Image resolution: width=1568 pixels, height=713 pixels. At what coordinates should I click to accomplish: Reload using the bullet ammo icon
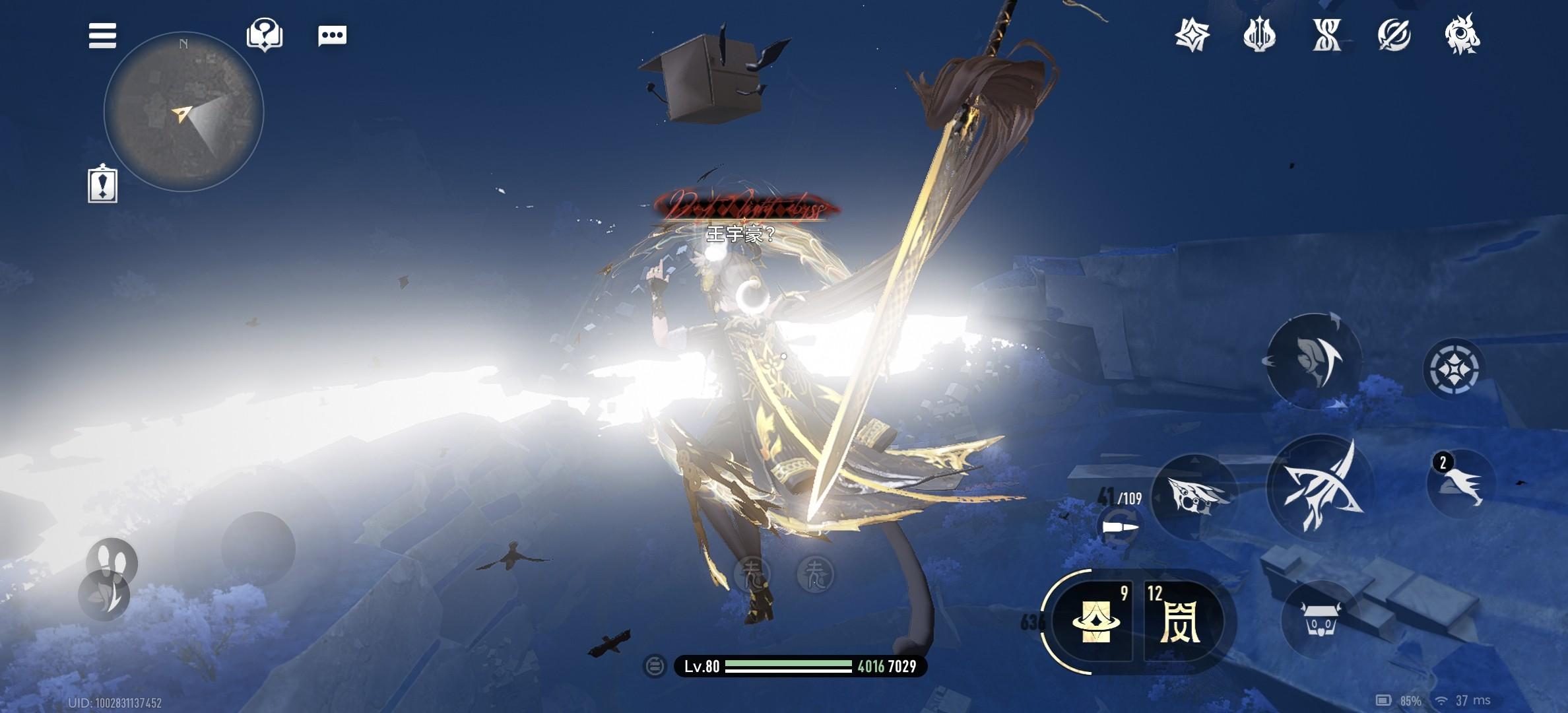(x=1120, y=527)
